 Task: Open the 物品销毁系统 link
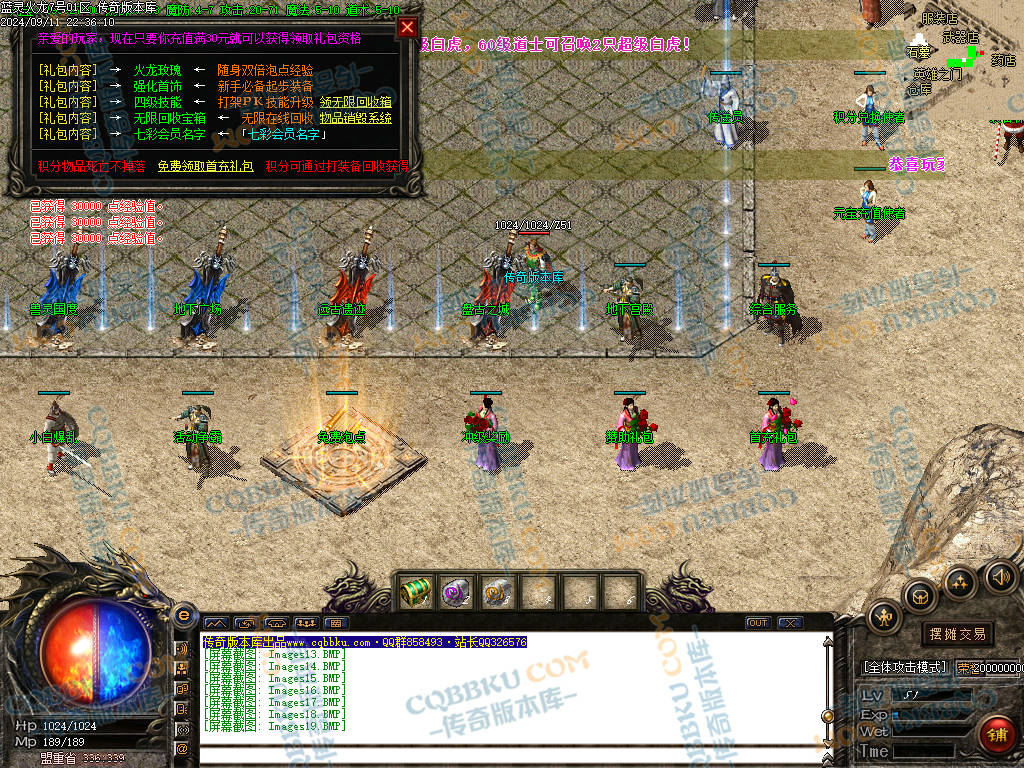coord(355,118)
